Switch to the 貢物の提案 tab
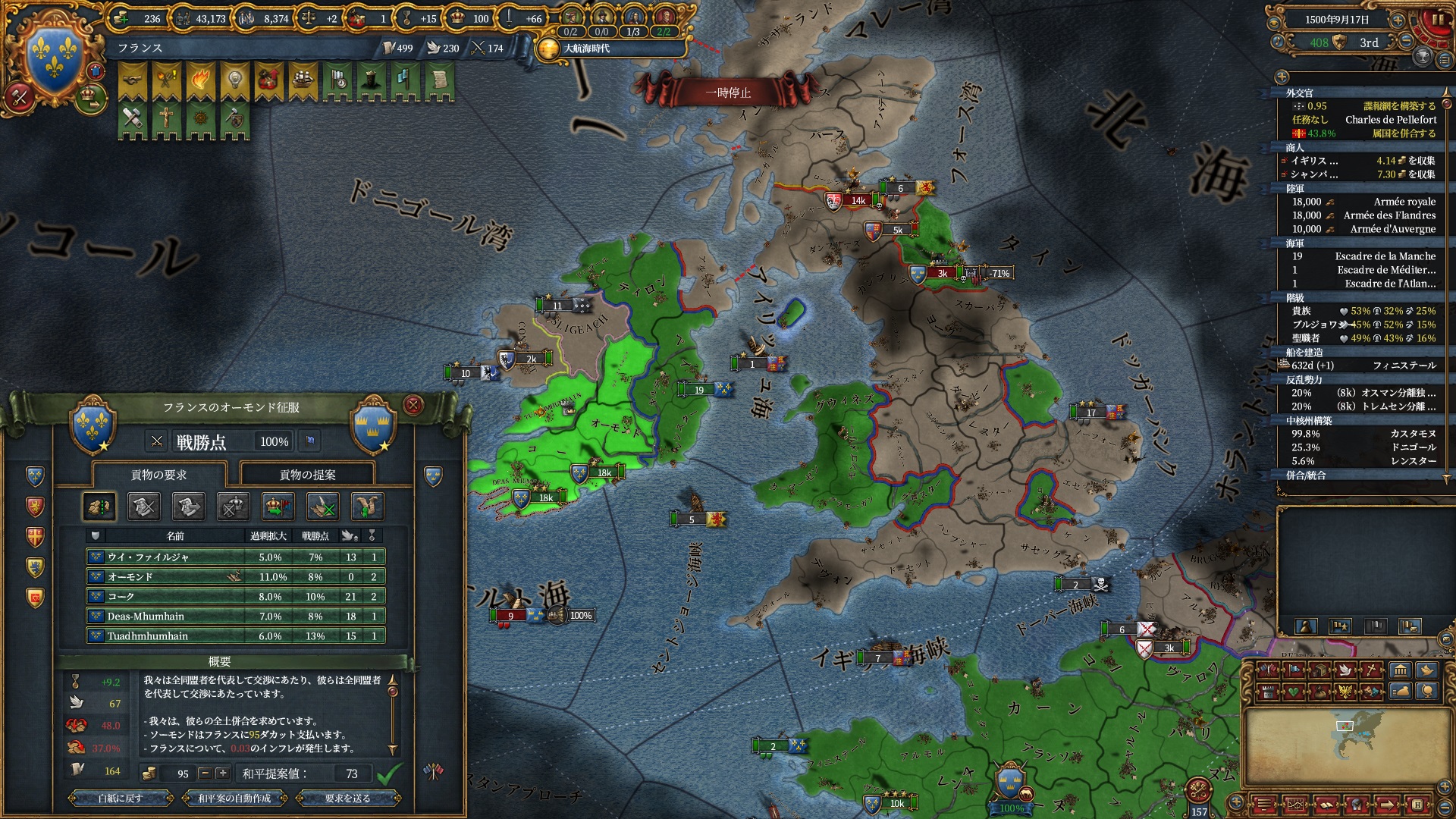 pyautogui.click(x=307, y=475)
